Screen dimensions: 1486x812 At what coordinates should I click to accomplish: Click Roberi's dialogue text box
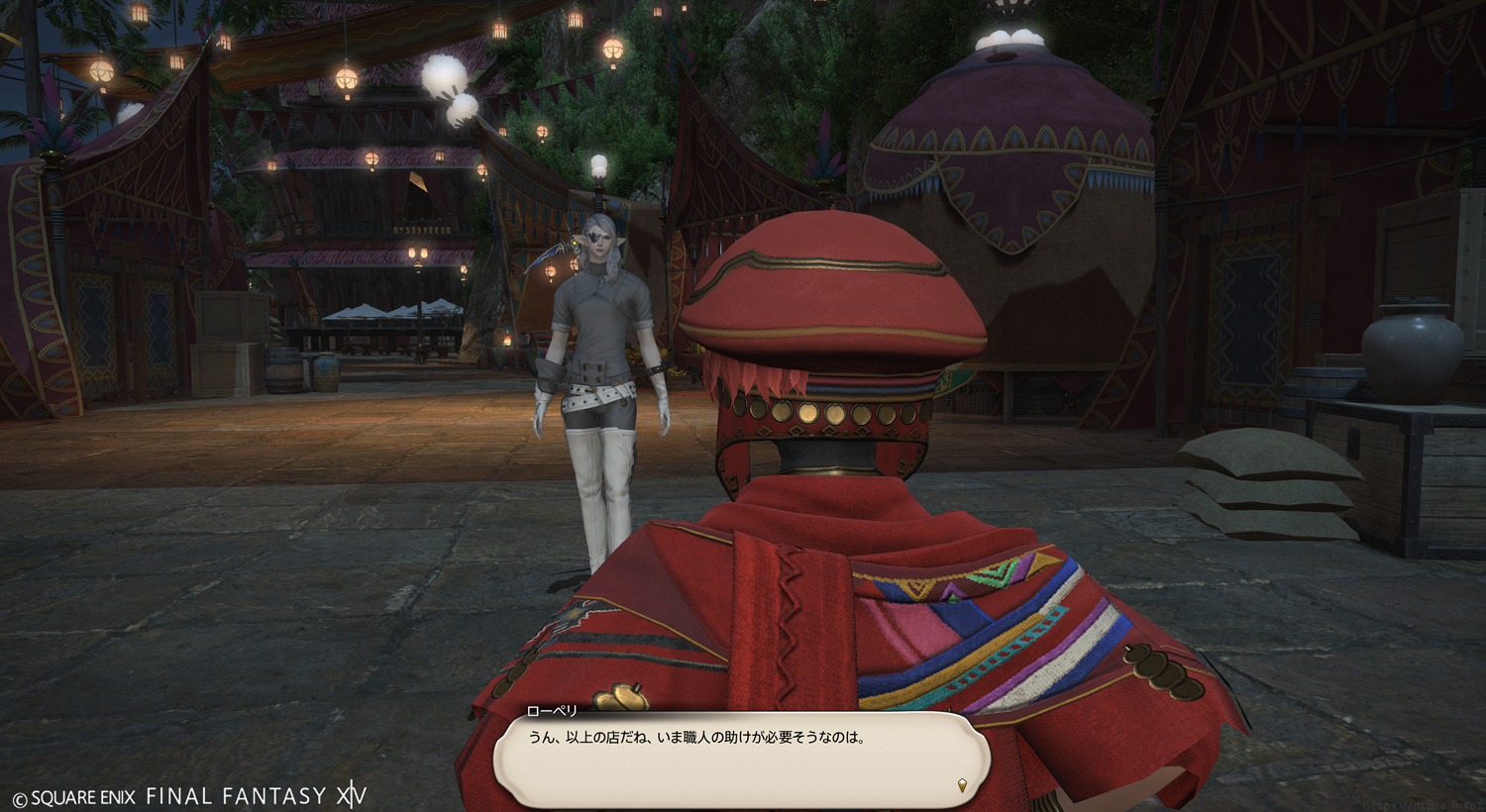pyautogui.click(x=741, y=759)
